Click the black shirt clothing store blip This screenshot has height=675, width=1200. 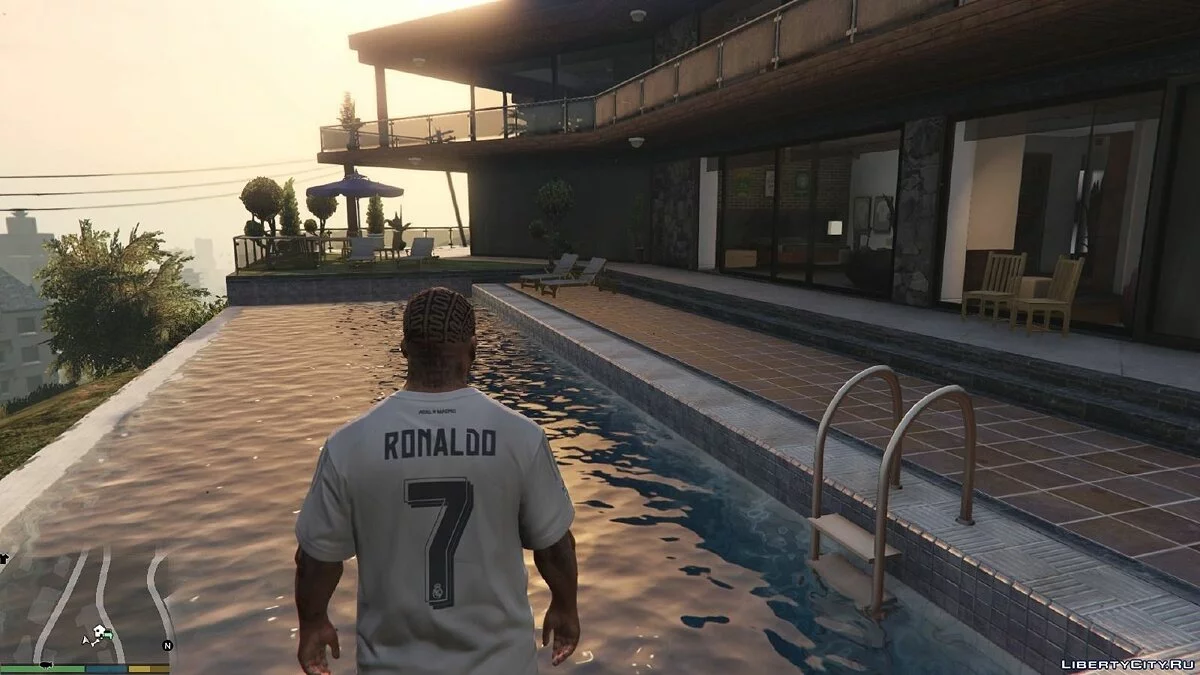[x=4, y=558]
